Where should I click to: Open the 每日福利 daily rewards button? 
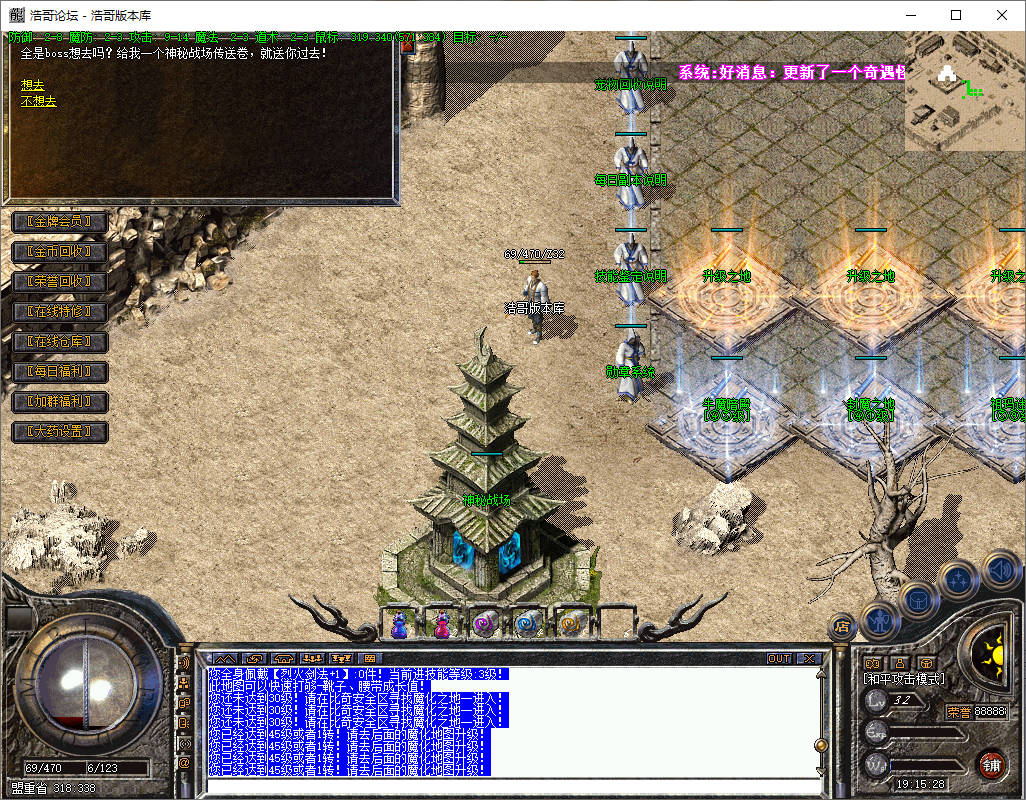click(59, 372)
